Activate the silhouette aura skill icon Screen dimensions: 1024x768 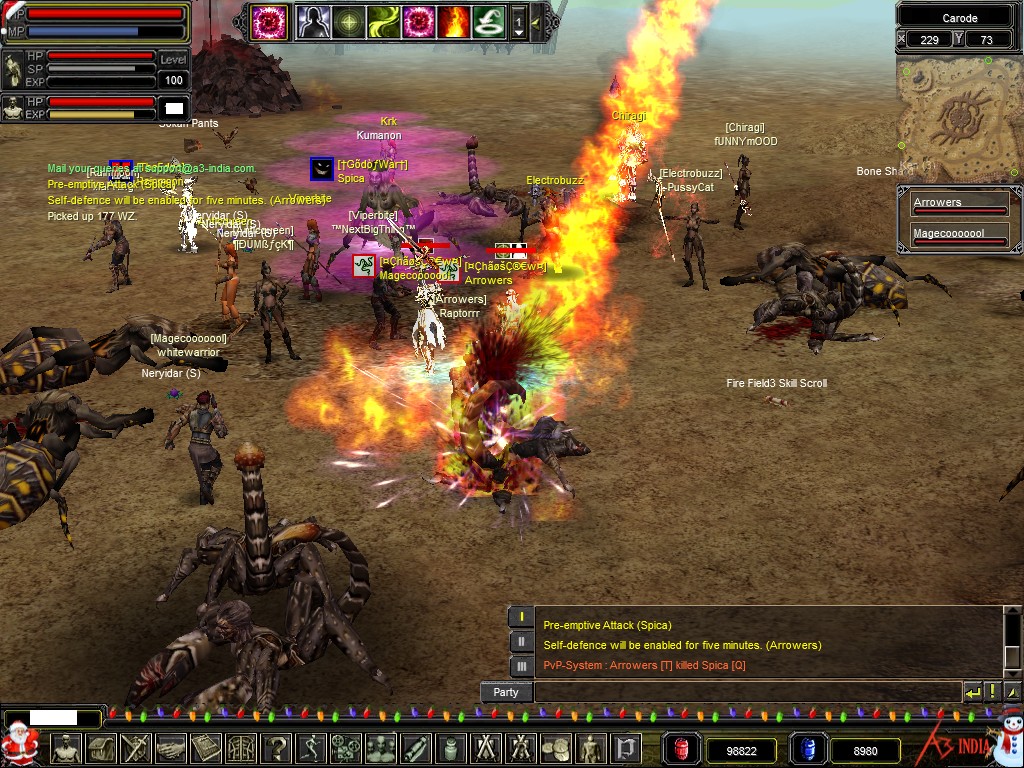[312, 21]
